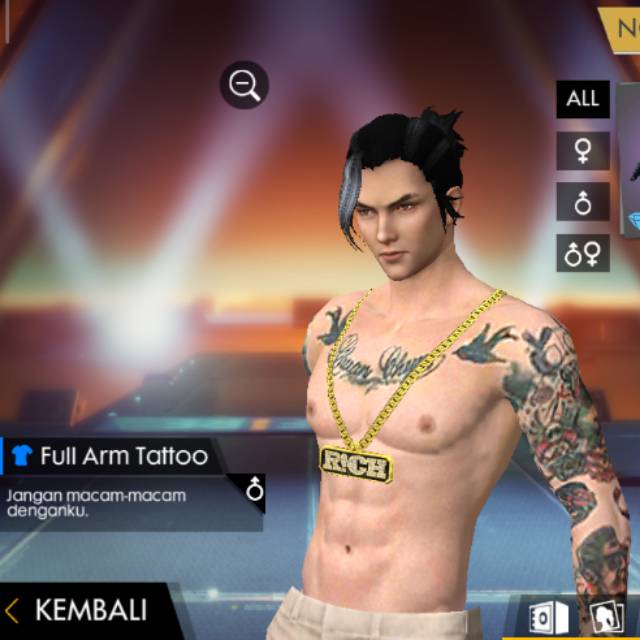640x640 pixels.
Task: Select the ALL gender filter
Action: (582, 98)
